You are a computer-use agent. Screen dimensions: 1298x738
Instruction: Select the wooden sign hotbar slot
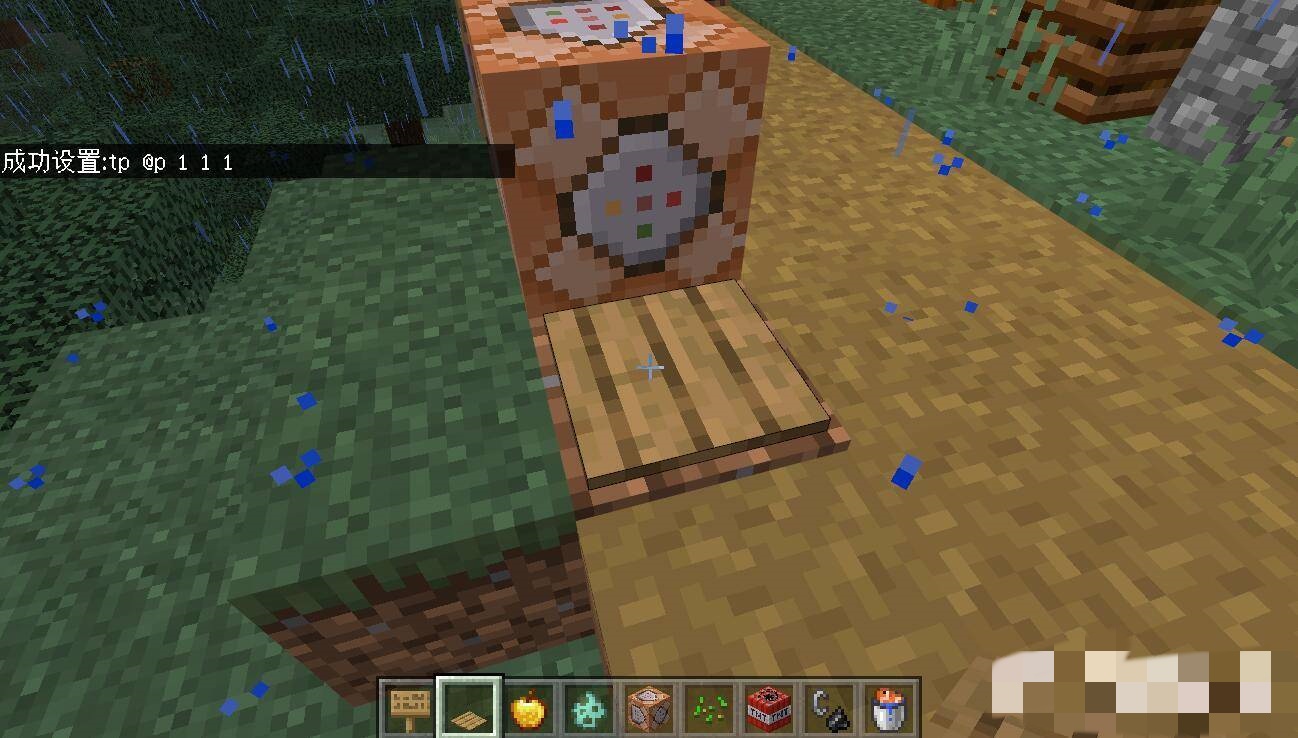pyautogui.click(x=408, y=708)
